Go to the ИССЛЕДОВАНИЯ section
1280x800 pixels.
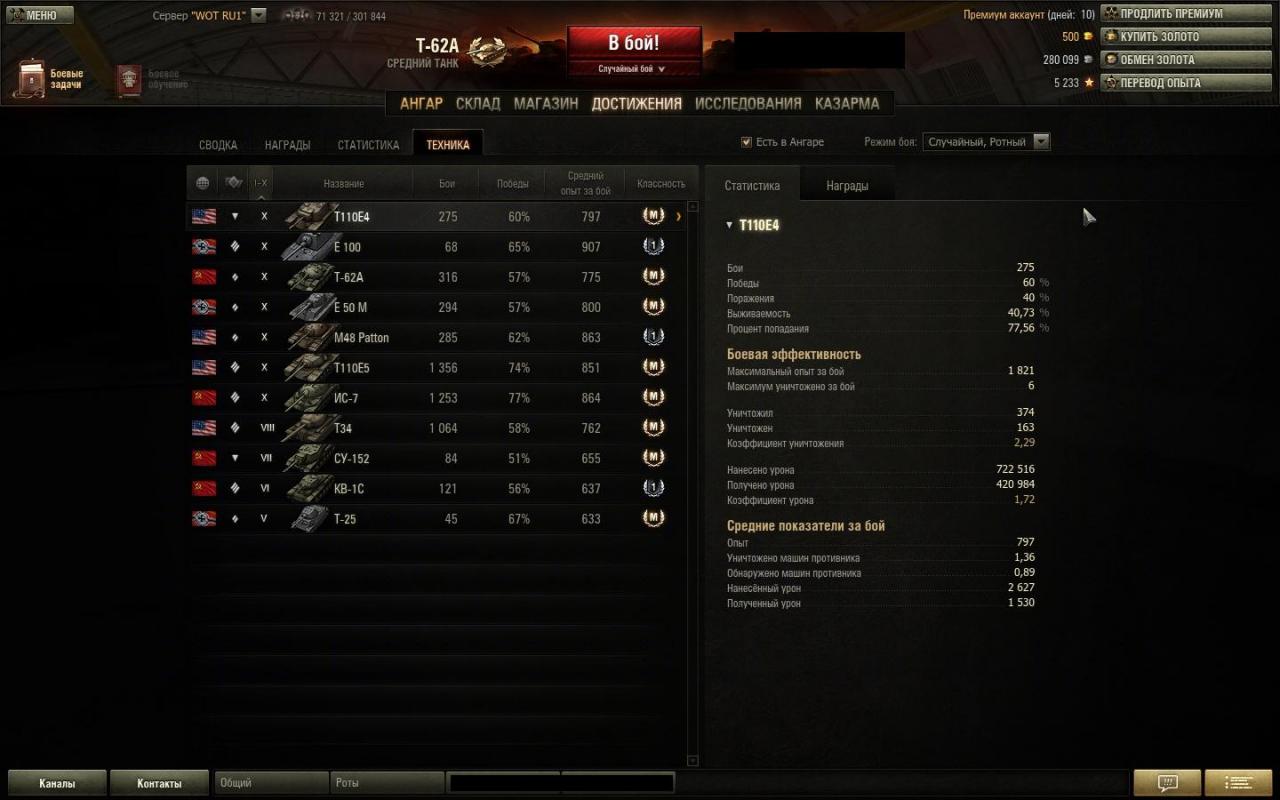(x=748, y=103)
